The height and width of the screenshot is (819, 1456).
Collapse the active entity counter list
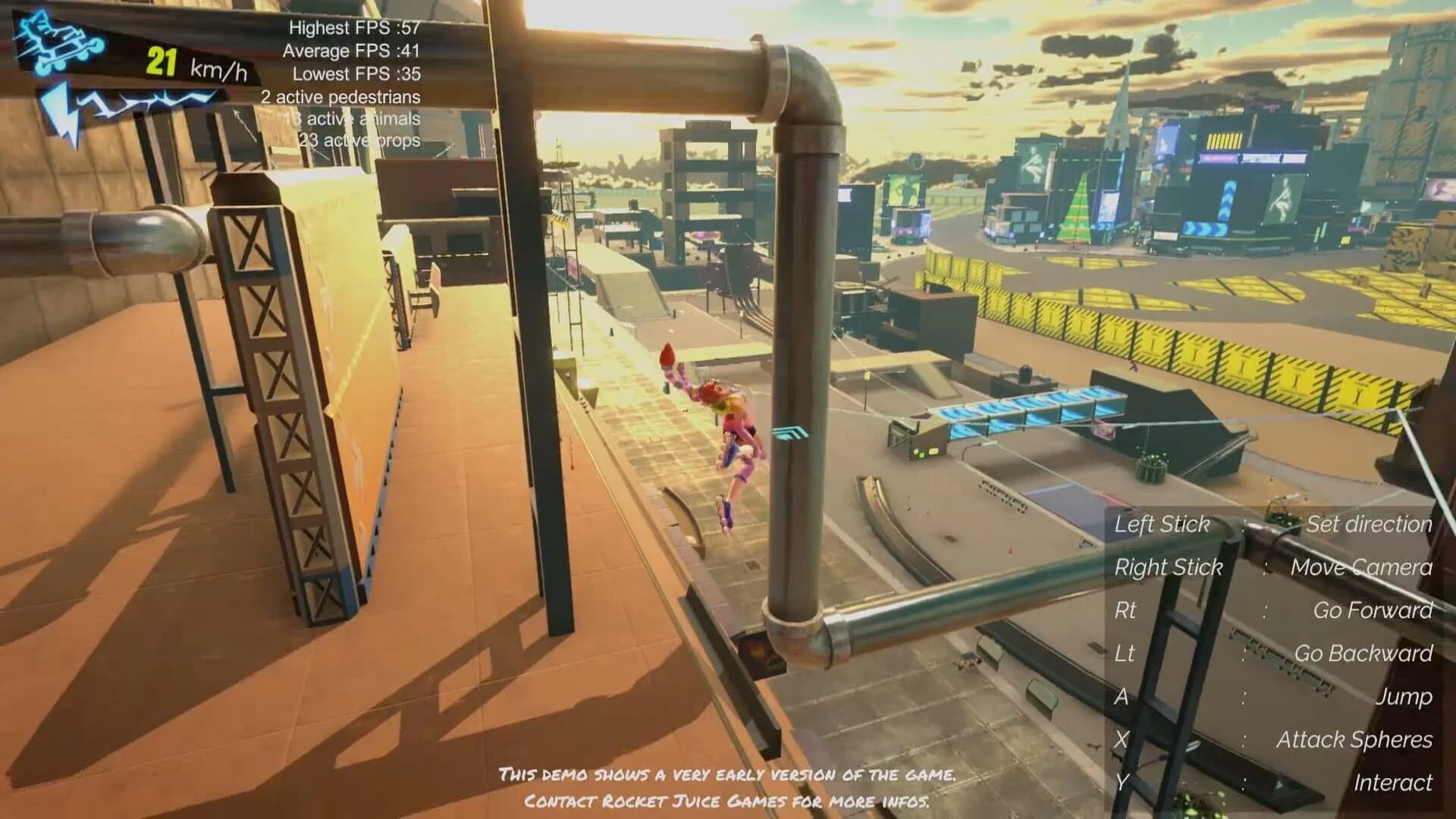[x=345, y=118]
